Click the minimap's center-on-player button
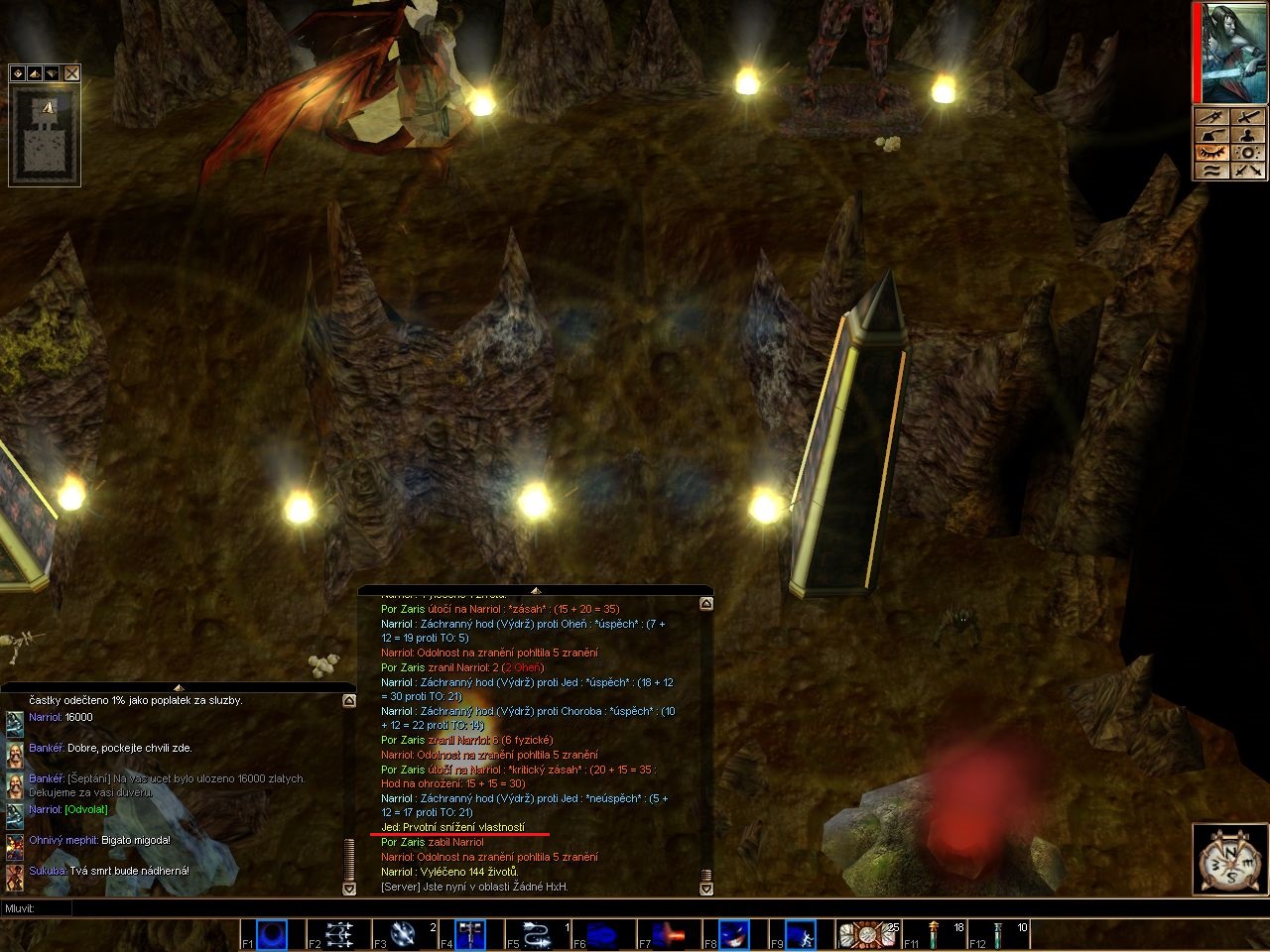The width and height of the screenshot is (1270, 952). point(17,73)
